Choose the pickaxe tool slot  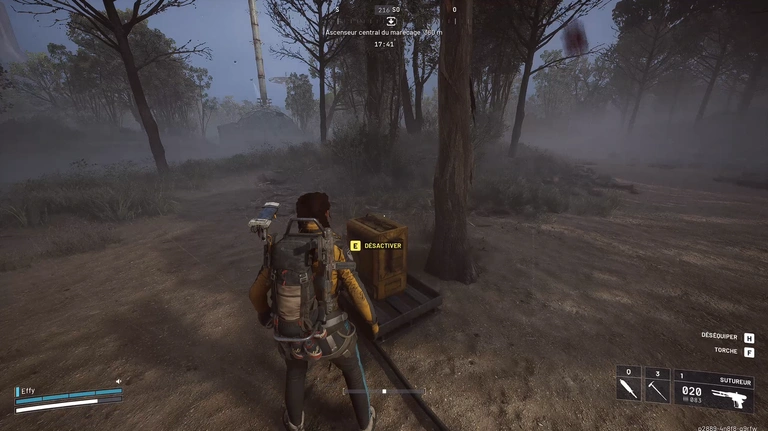point(656,389)
